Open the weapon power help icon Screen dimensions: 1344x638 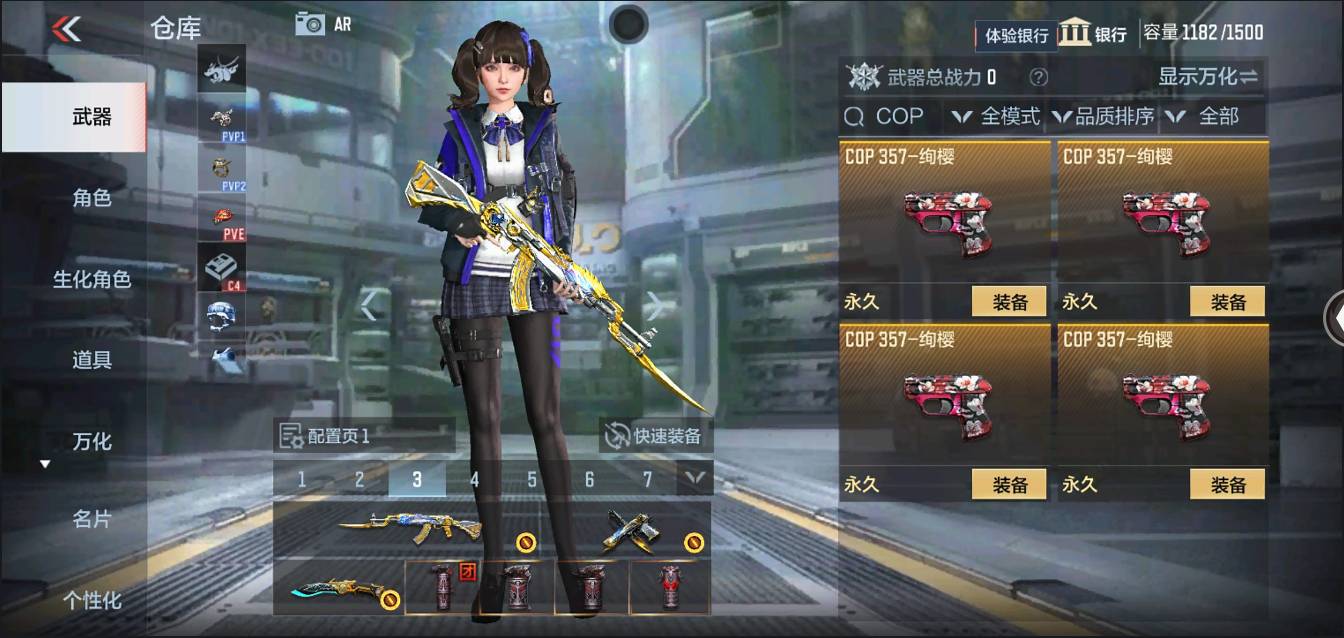(1039, 77)
